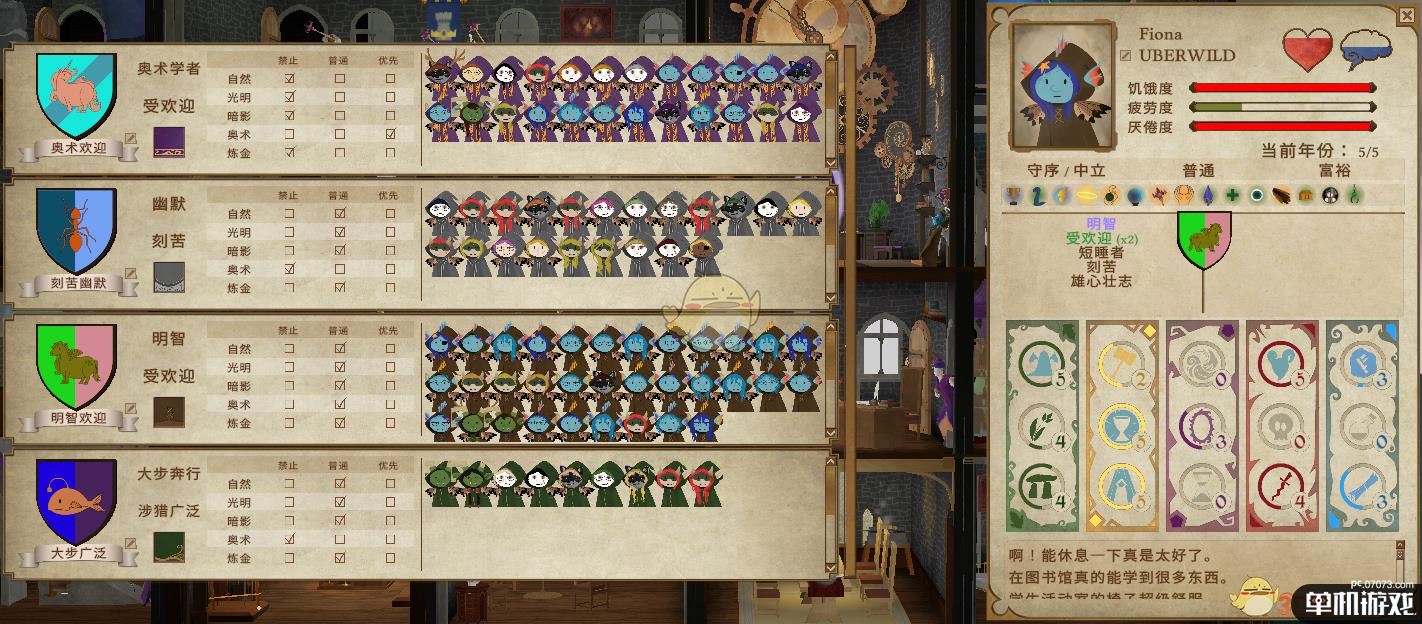Choose the green robe swatch for 大步广泛
1422x624 pixels.
168,546
